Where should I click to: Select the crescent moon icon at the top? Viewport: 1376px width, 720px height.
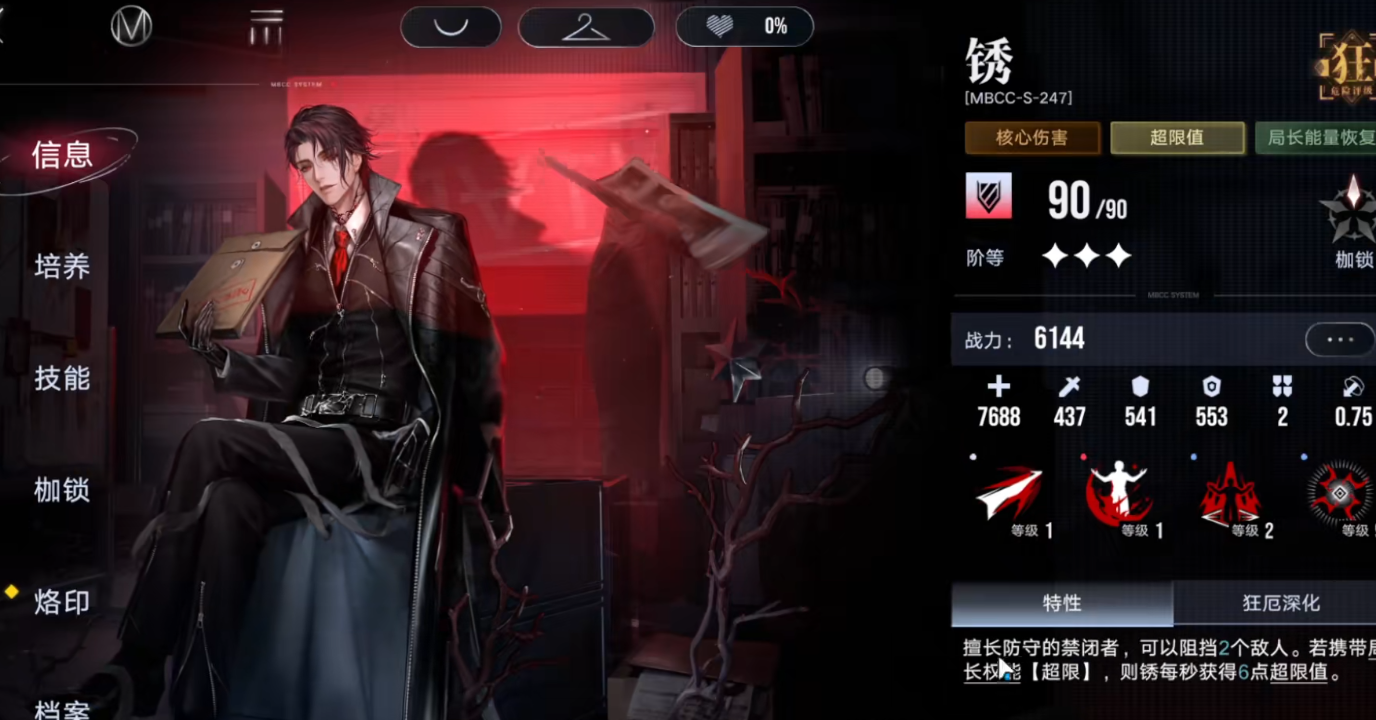coord(450,26)
